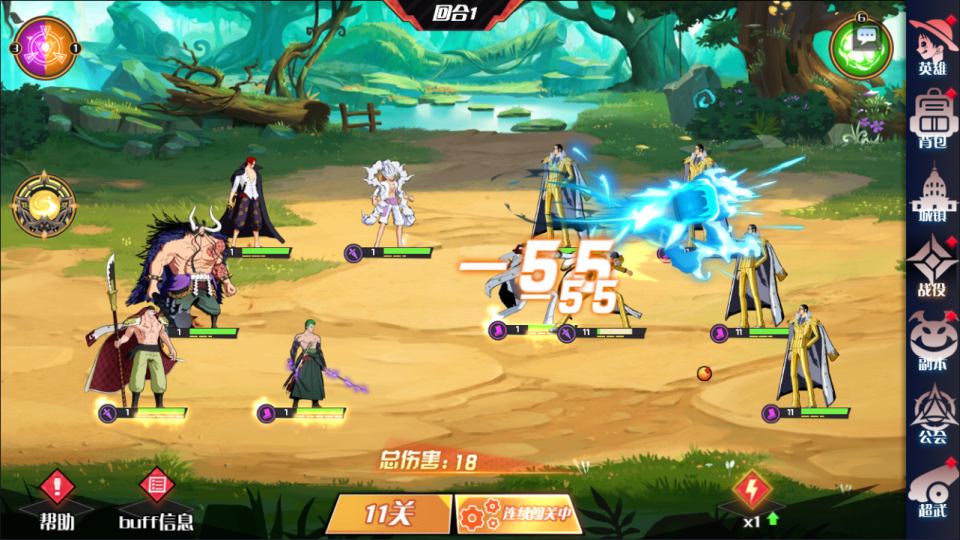960x540 pixels.
Task: Show the buff信息 panel
Action: tap(155, 500)
